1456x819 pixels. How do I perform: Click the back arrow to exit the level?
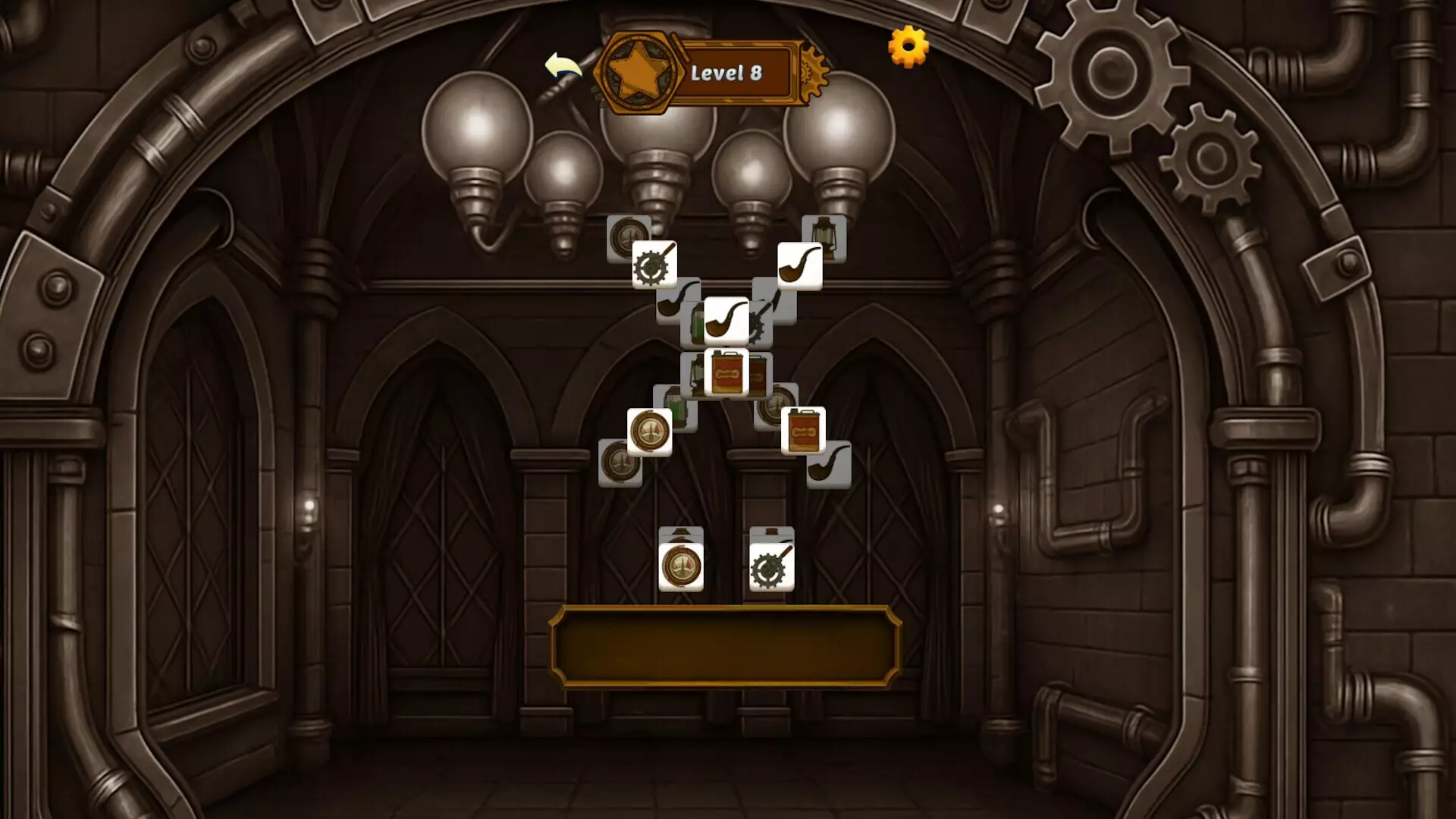(x=565, y=68)
